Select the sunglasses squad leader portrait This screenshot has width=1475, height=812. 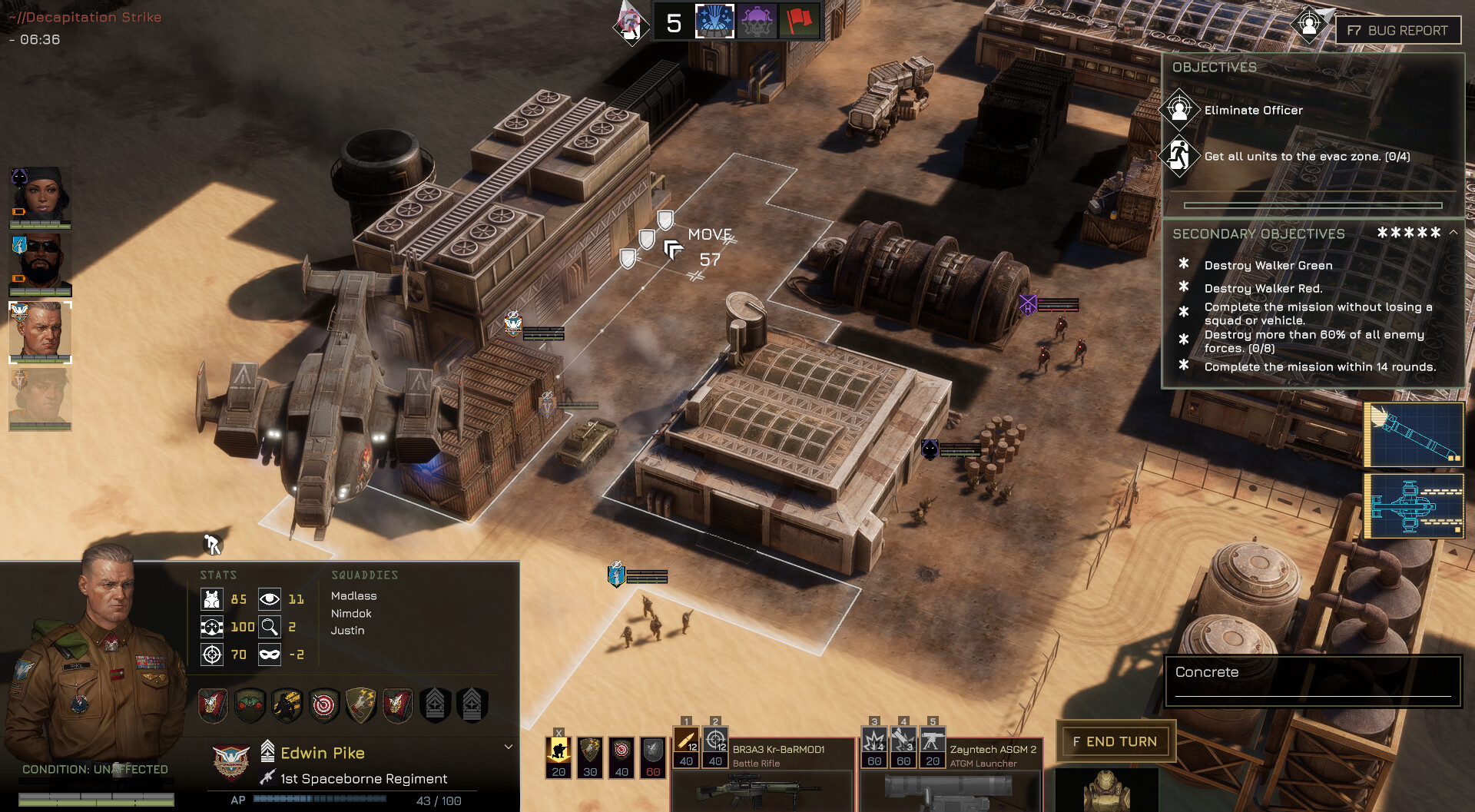coord(40,263)
